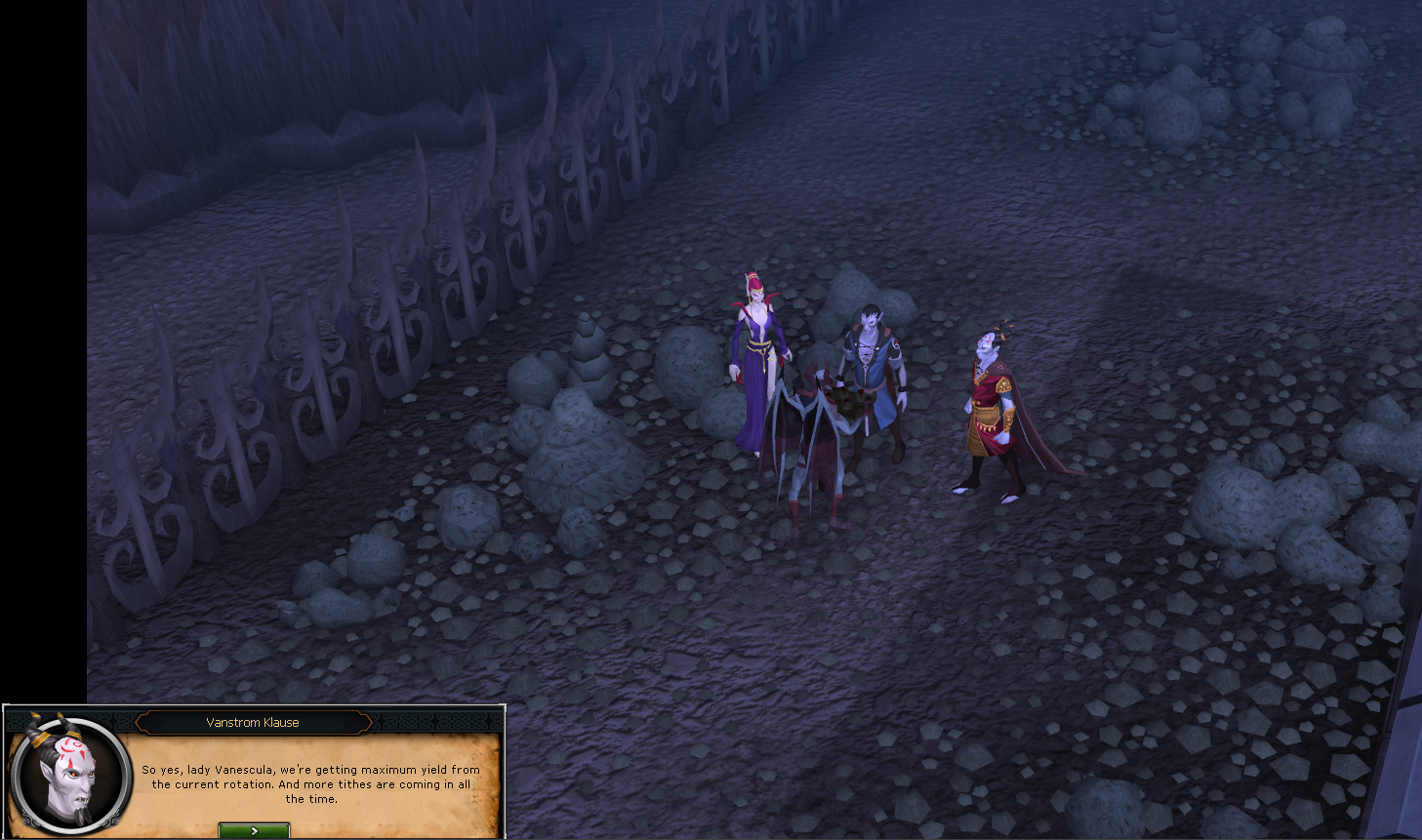
Task: Continue the Vanstrom Klause dialogue with the green arrow
Action: coord(254,830)
